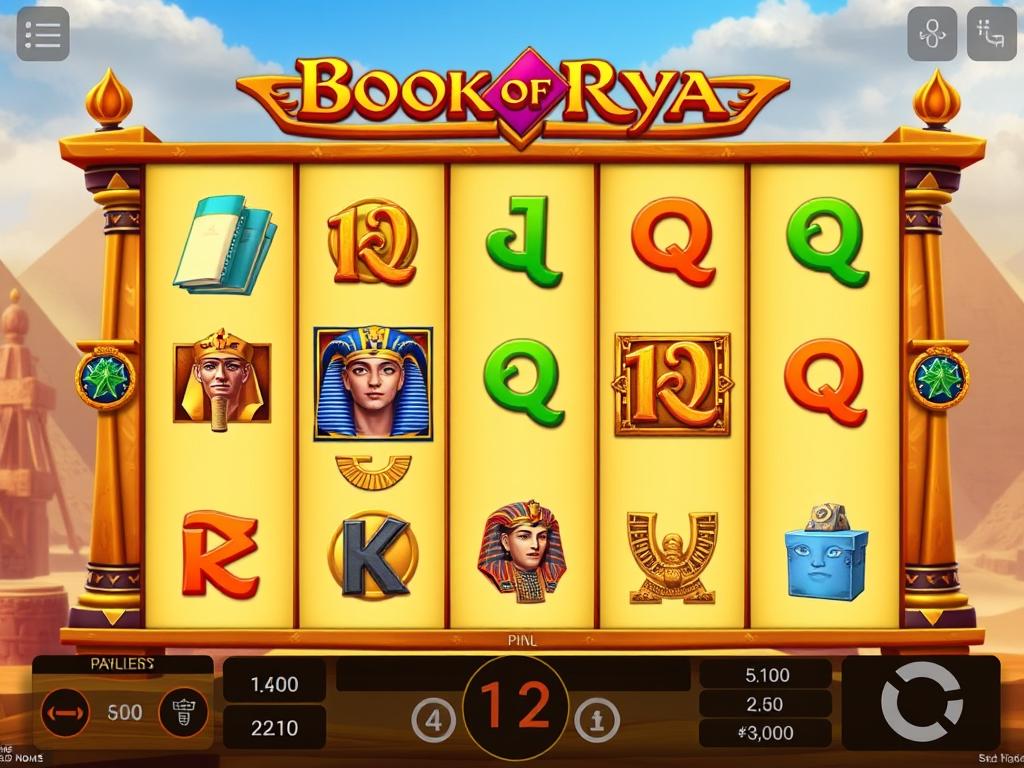Spin the reels with the circular arrow button
The image size is (1024, 768).
click(920, 703)
